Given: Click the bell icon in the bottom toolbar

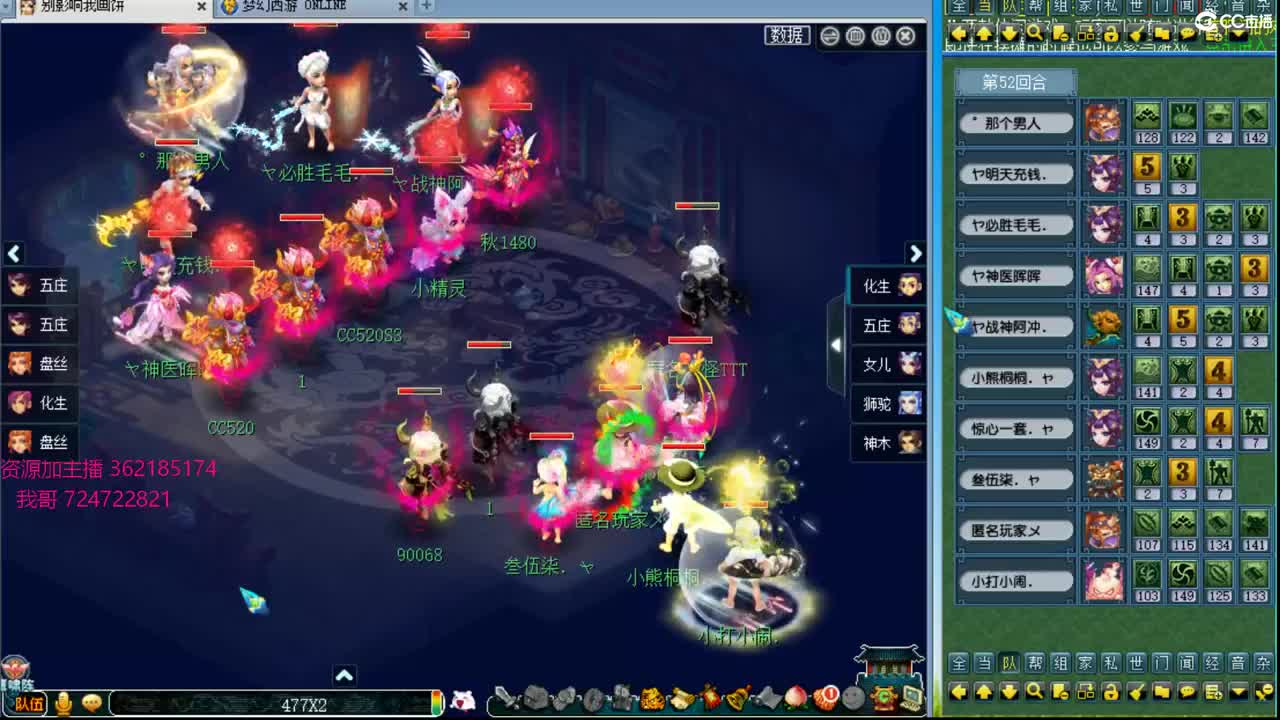Looking at the screenshot, I should 737,697.
